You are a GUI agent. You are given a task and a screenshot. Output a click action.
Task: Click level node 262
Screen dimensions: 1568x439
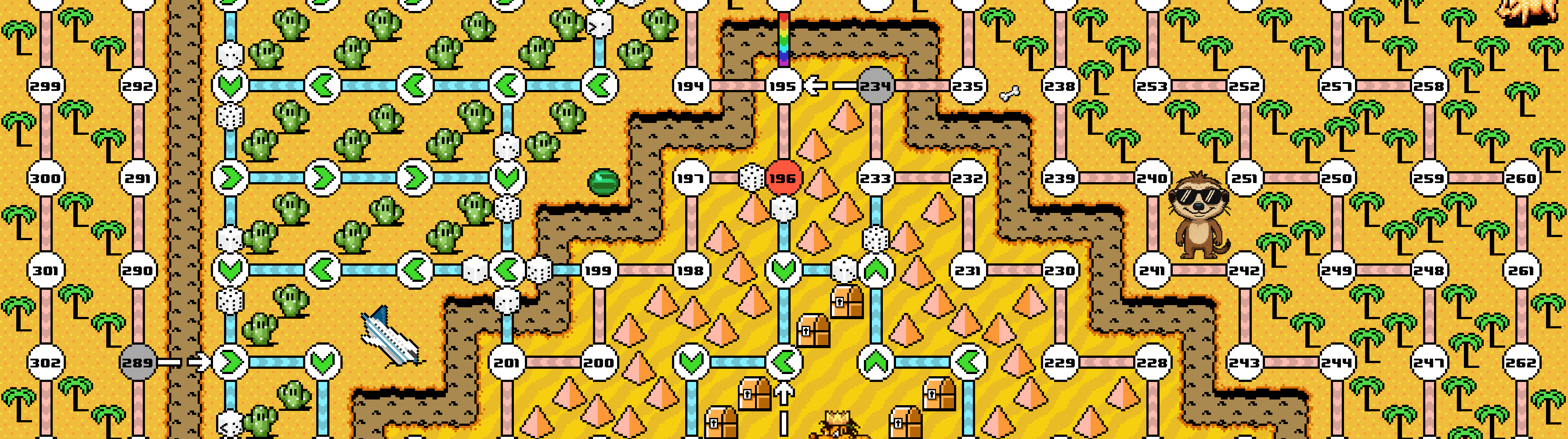click(1521, 363)
